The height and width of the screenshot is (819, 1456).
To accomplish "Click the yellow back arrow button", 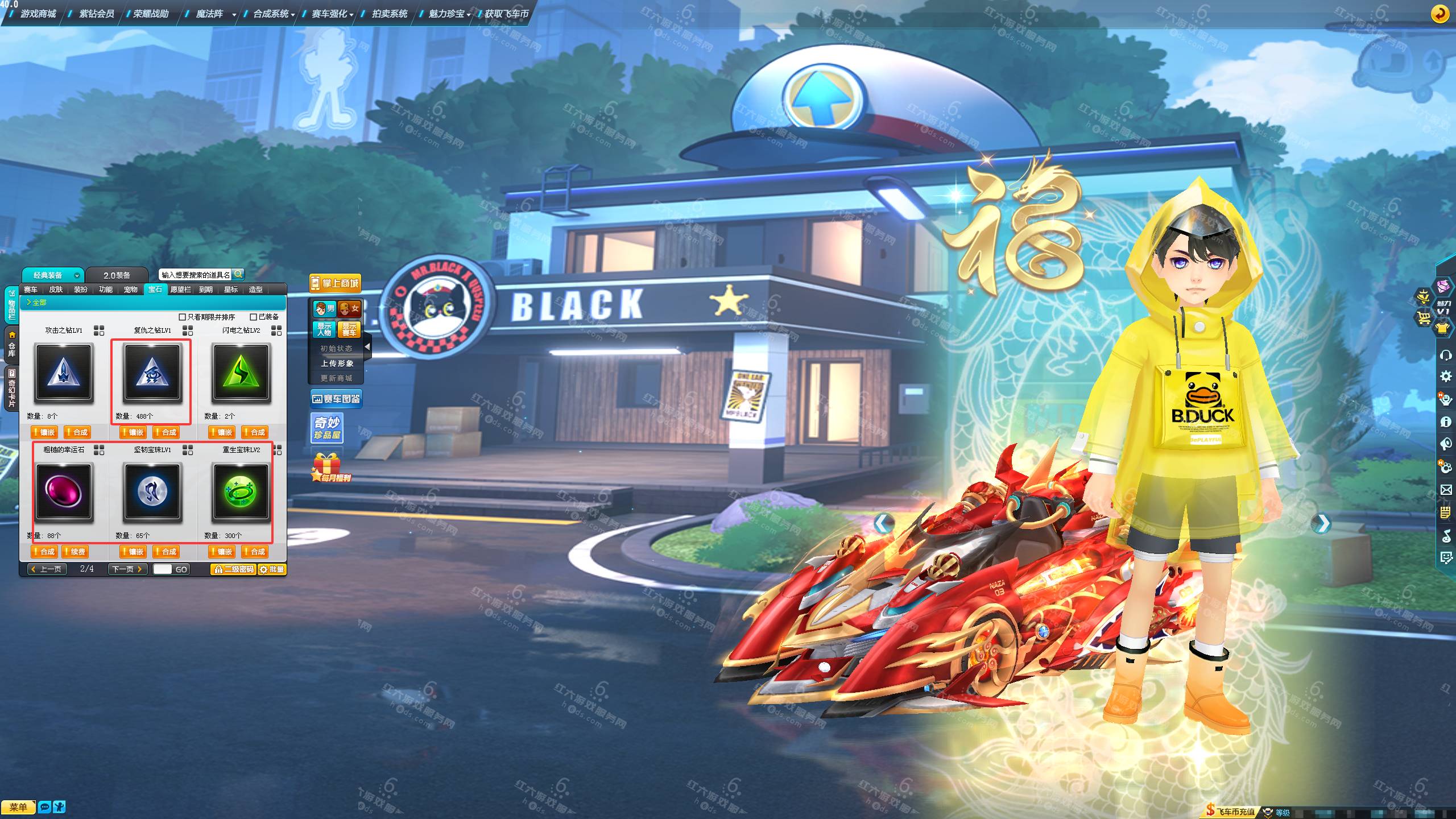I will 1440,14.
